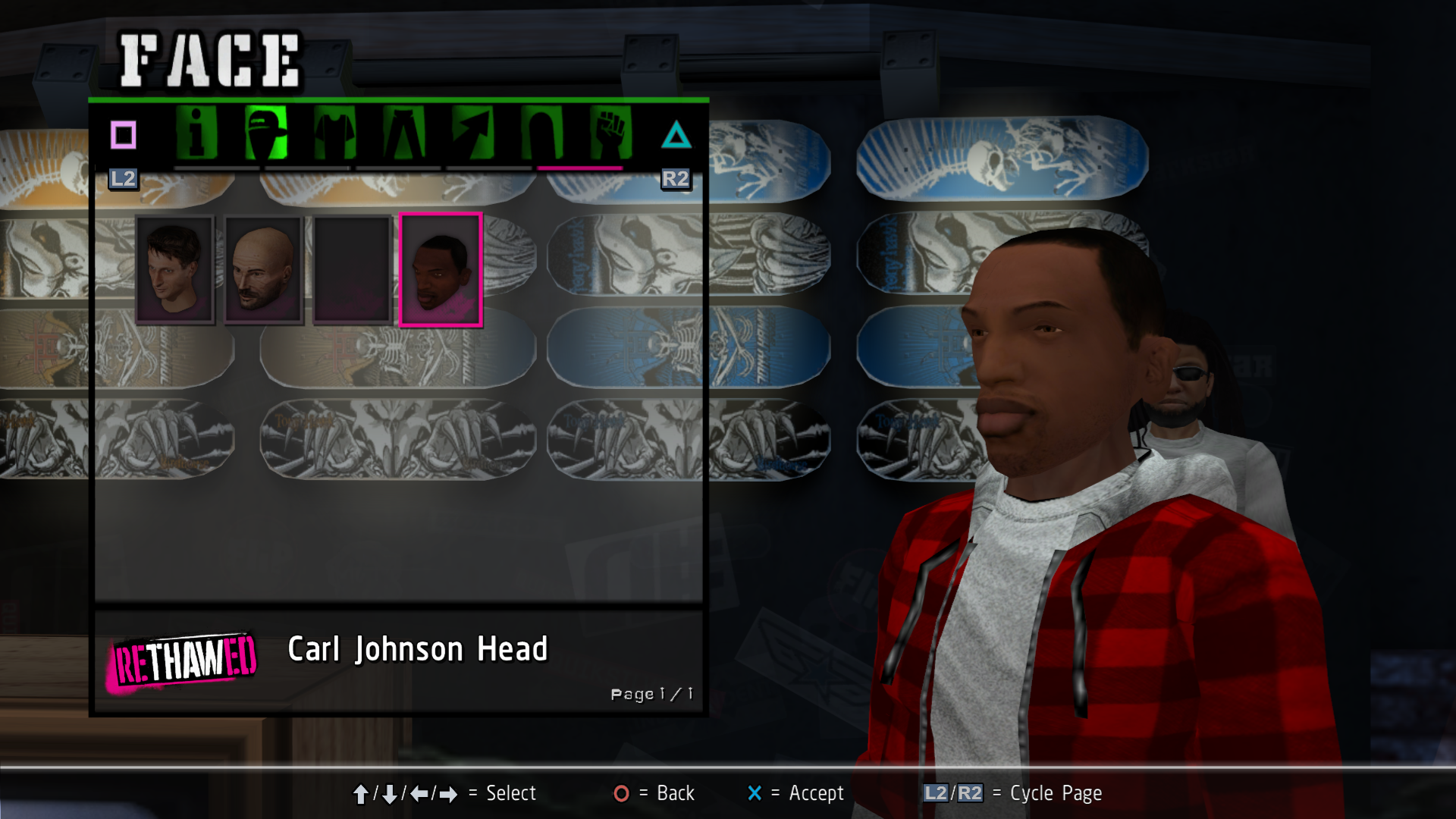
Task: Select the bald bearded head thumbnail
Action: (263, 269)
